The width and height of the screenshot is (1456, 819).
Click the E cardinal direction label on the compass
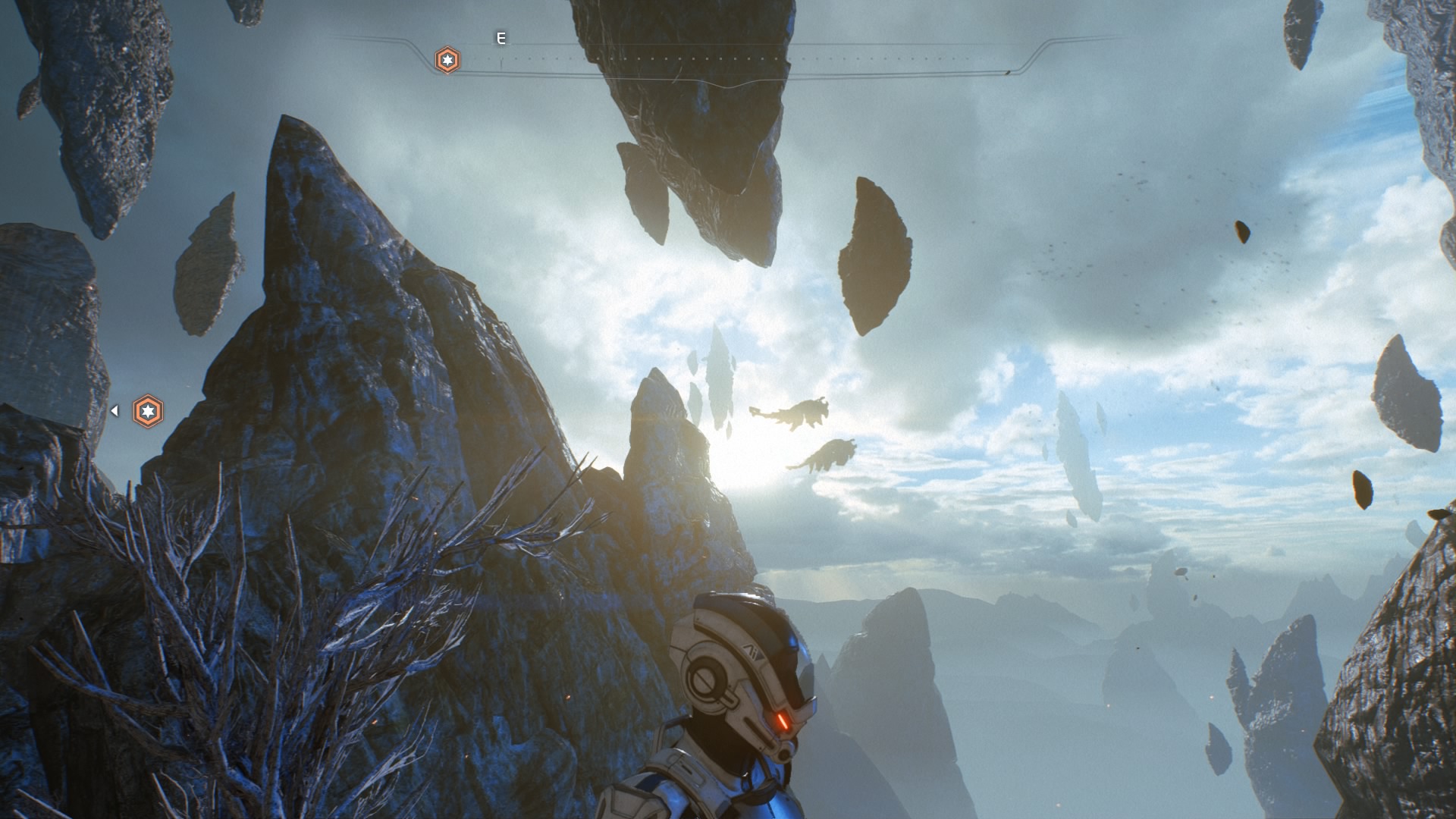(x=500, y=36)
